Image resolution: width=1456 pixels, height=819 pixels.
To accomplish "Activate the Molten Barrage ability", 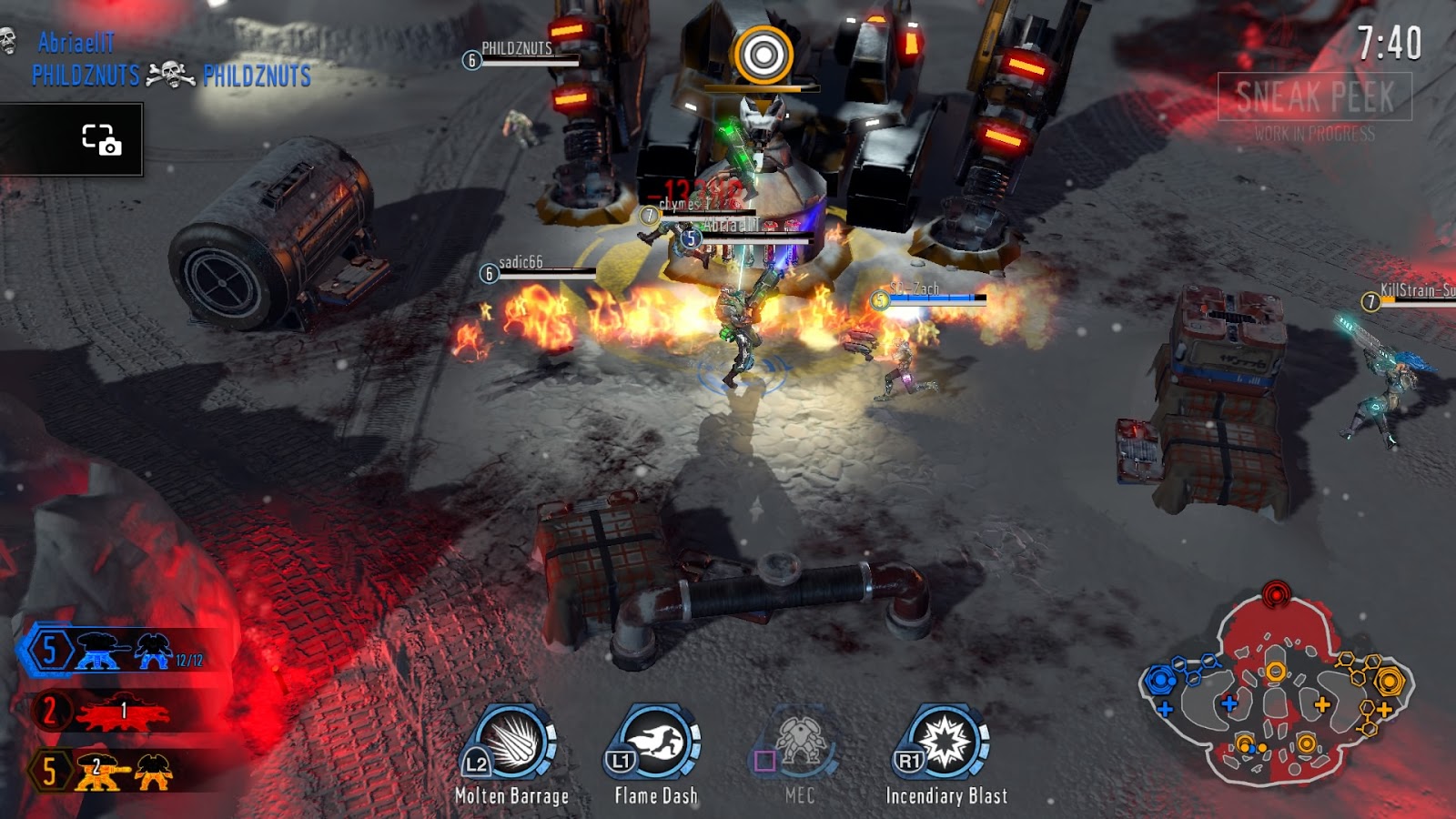I will point(511,743).
